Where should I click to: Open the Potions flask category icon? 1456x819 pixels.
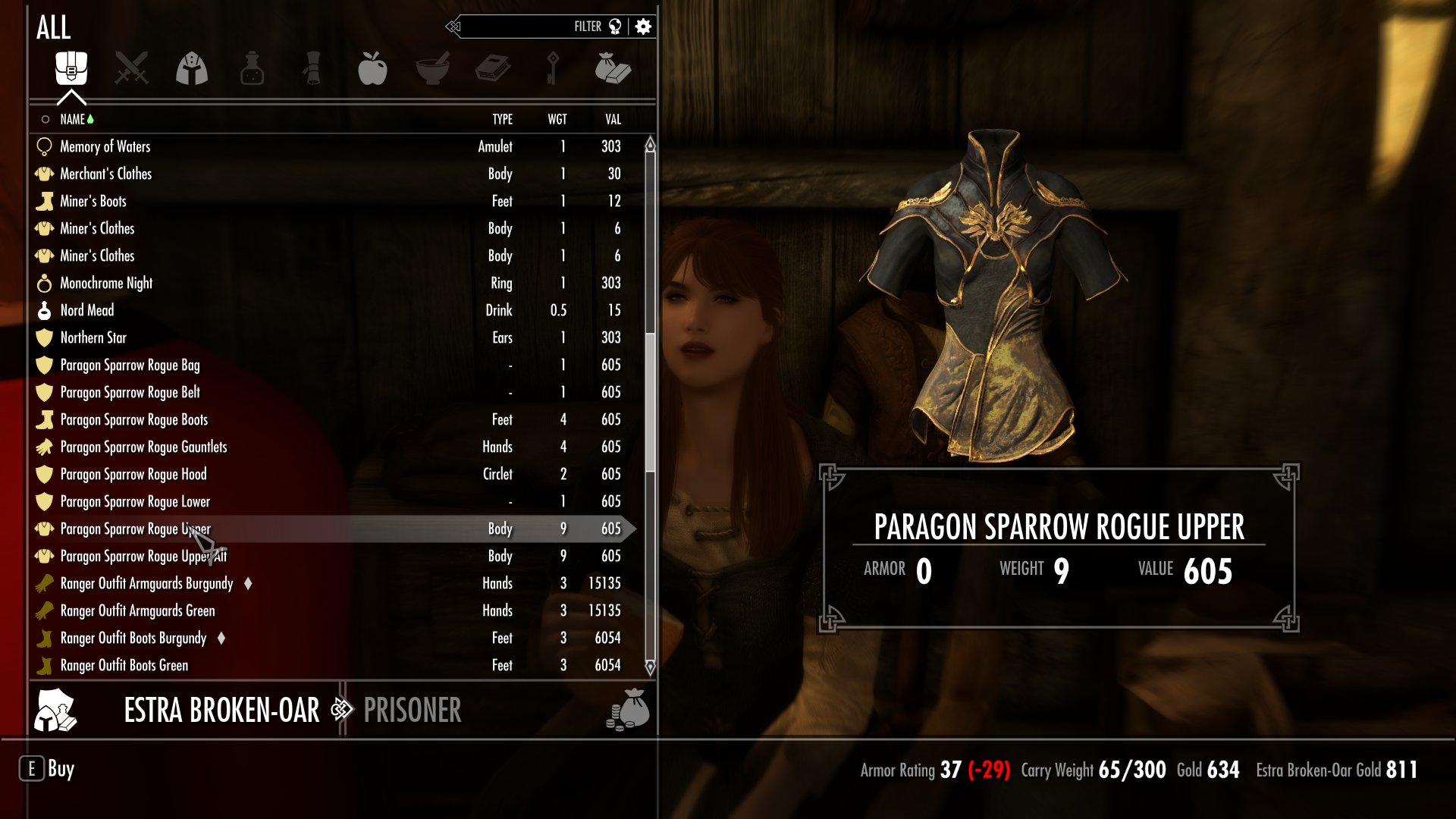point(253,68)
